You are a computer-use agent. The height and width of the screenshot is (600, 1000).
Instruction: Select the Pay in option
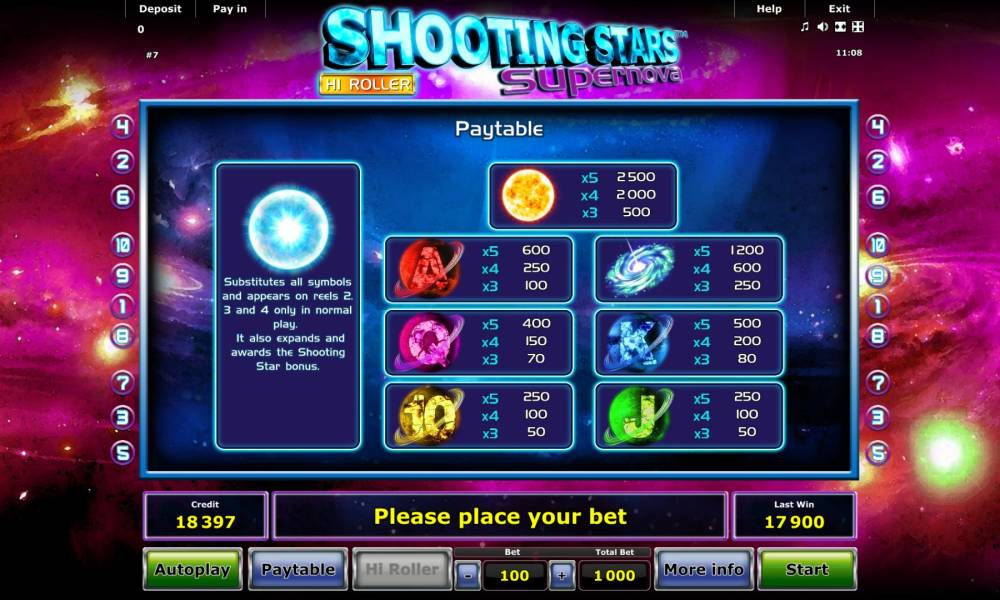tap(230, 9)
